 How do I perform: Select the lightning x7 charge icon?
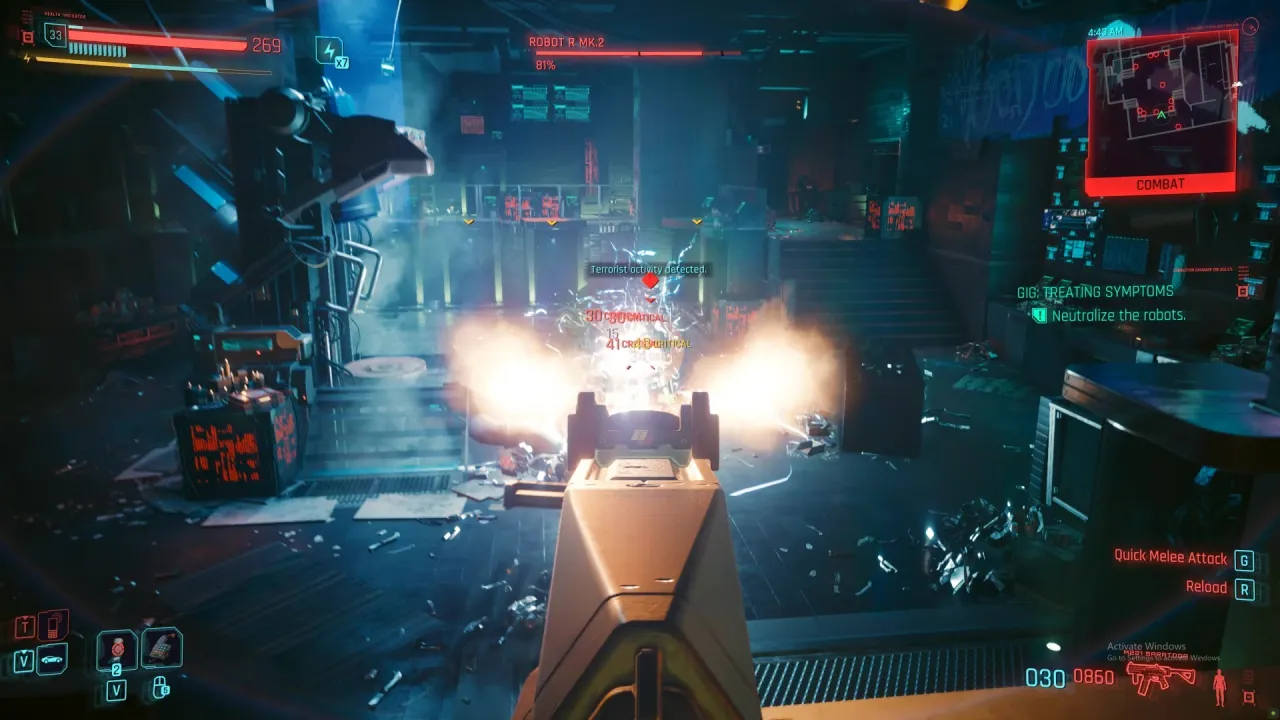[330, 50]
